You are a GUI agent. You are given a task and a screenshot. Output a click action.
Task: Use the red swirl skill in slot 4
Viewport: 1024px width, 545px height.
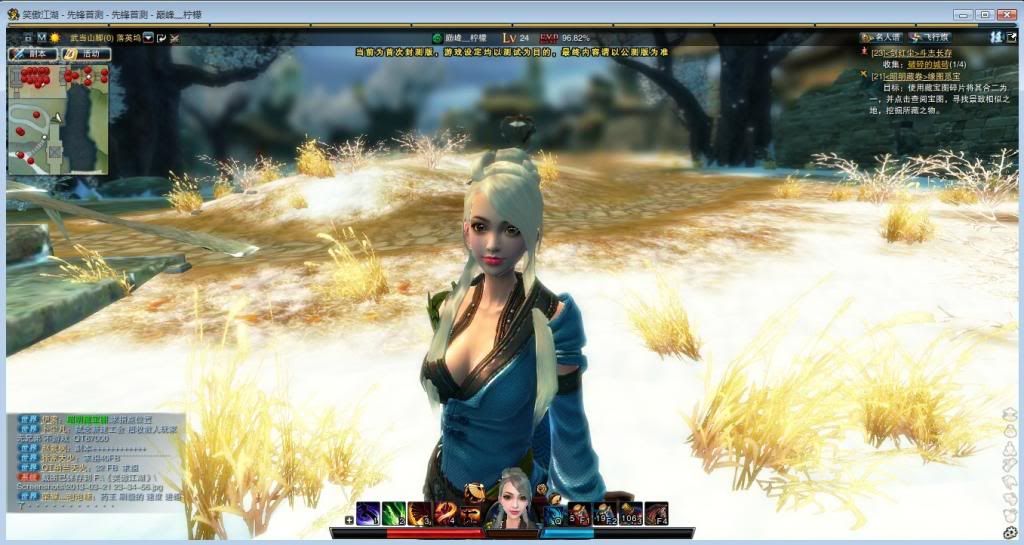(445, 513)
